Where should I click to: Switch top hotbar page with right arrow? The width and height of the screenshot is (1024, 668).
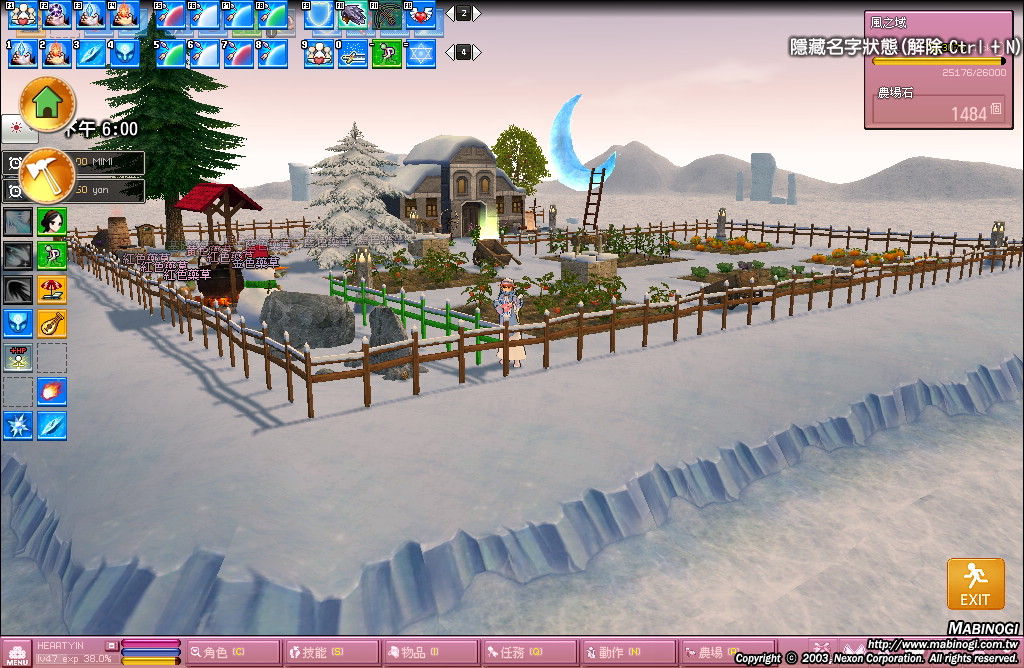tap(477, 14)
